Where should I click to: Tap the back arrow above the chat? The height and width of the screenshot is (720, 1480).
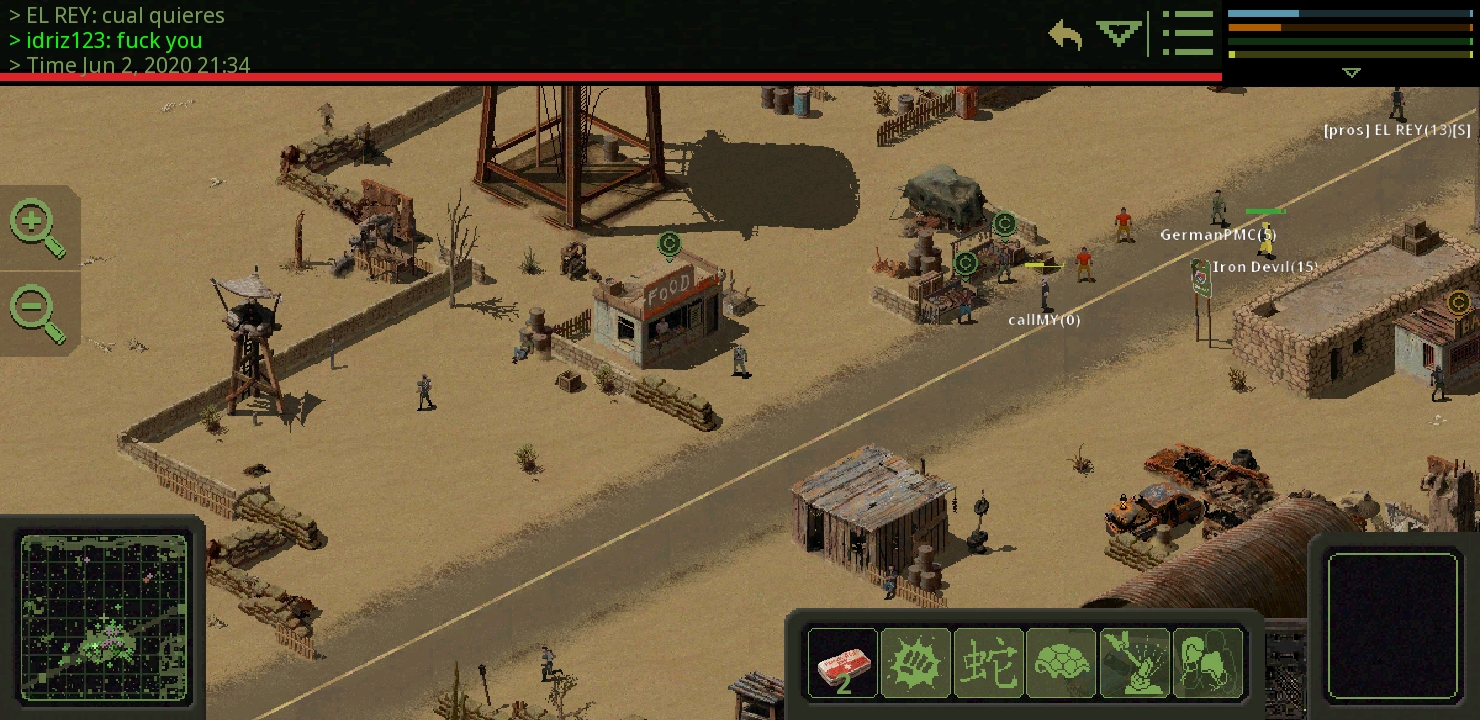pyautogui.click(x=1062, y=33)
